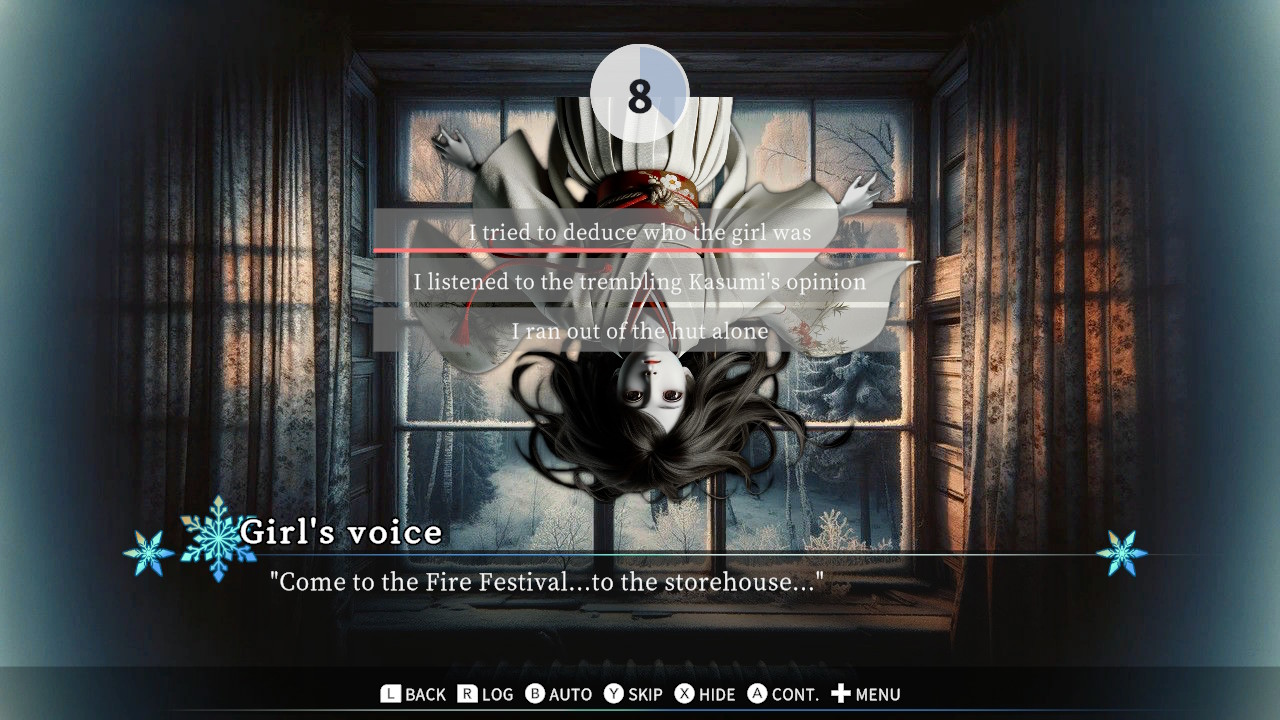1280x720 pixels.
Task: Click the "Girl's voice" name label
Action: [342, 532]
